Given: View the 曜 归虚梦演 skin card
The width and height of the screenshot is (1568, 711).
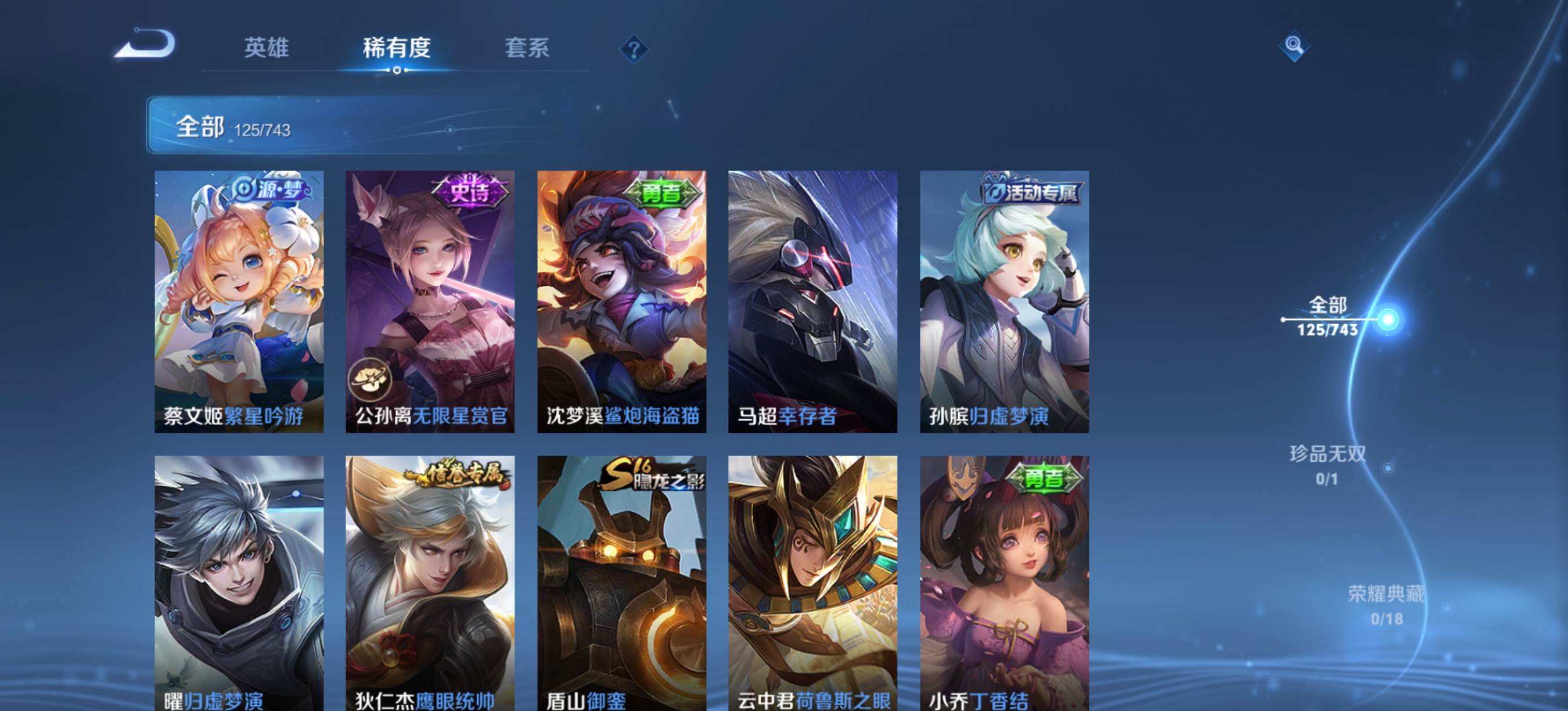Looking at the screenshot, I should click(x=239, y=583).
